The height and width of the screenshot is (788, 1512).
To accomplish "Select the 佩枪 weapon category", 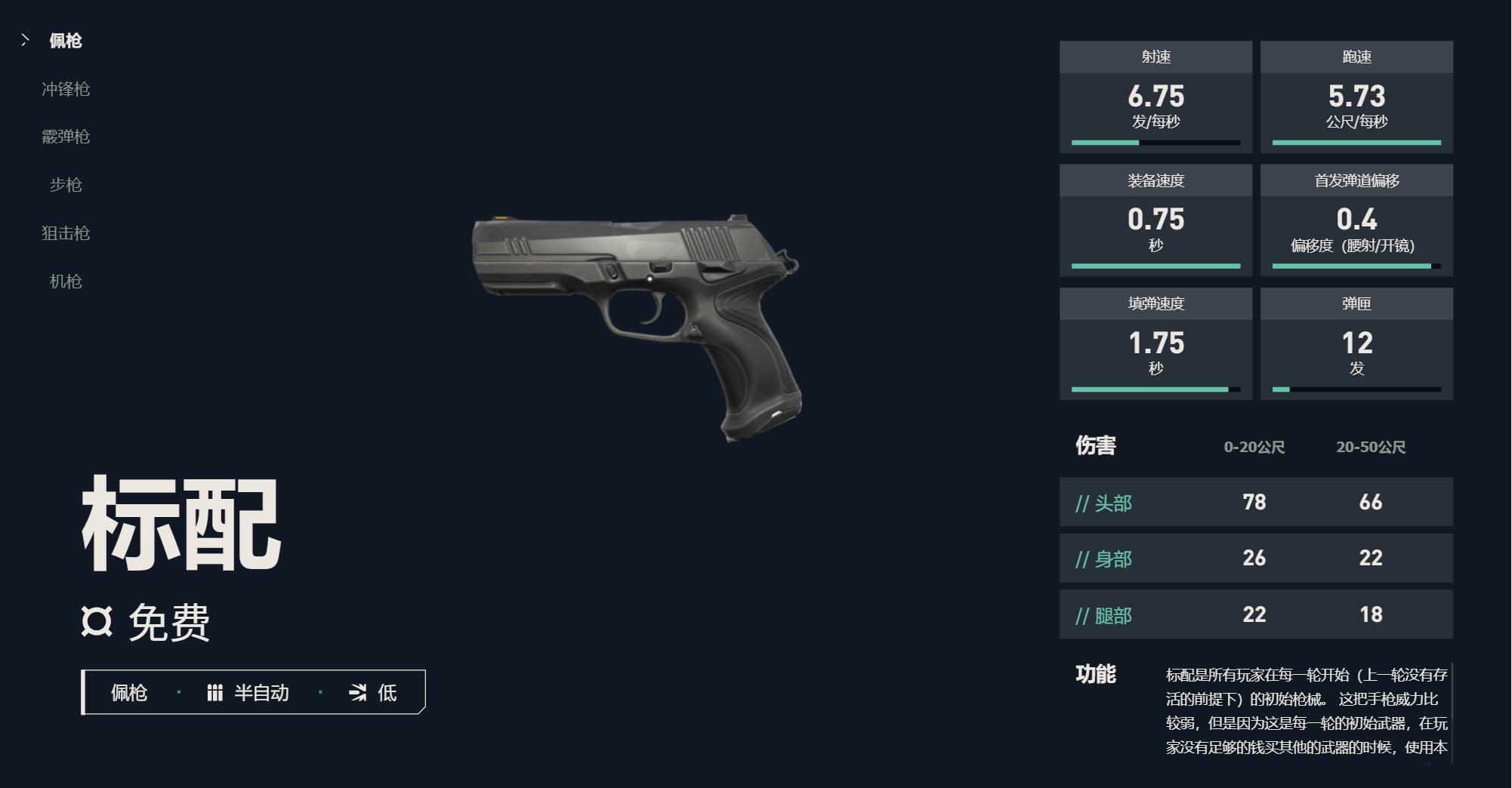I will point(65,41).
